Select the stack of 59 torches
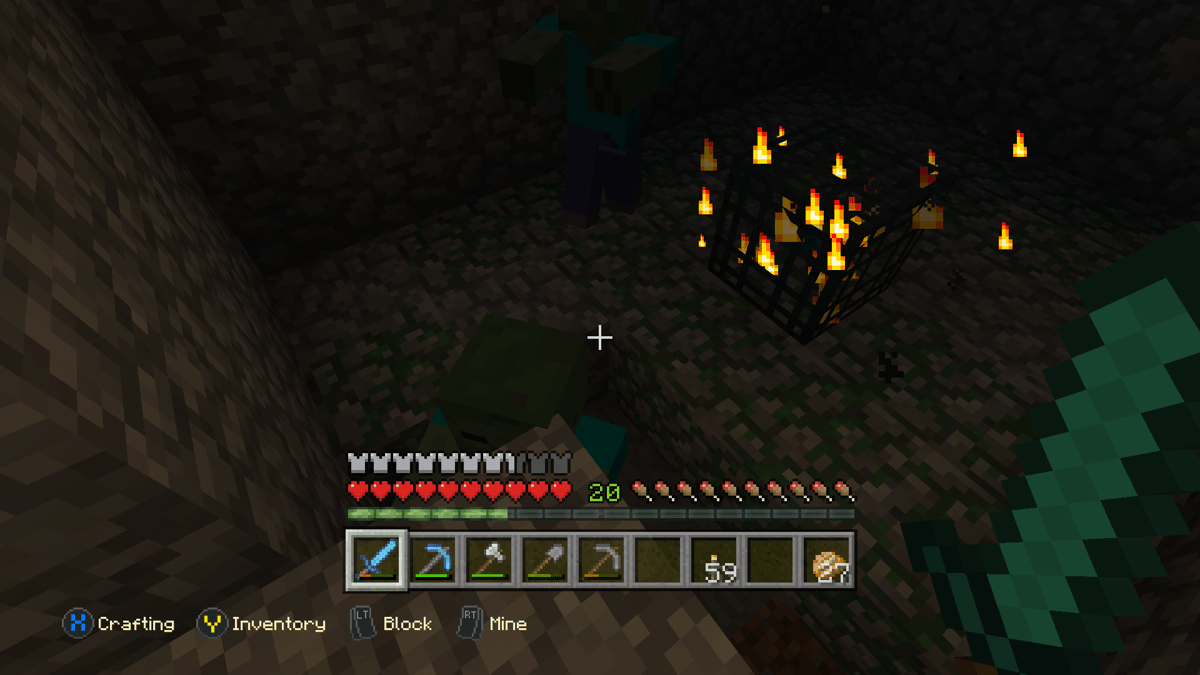 click(715, 560)
